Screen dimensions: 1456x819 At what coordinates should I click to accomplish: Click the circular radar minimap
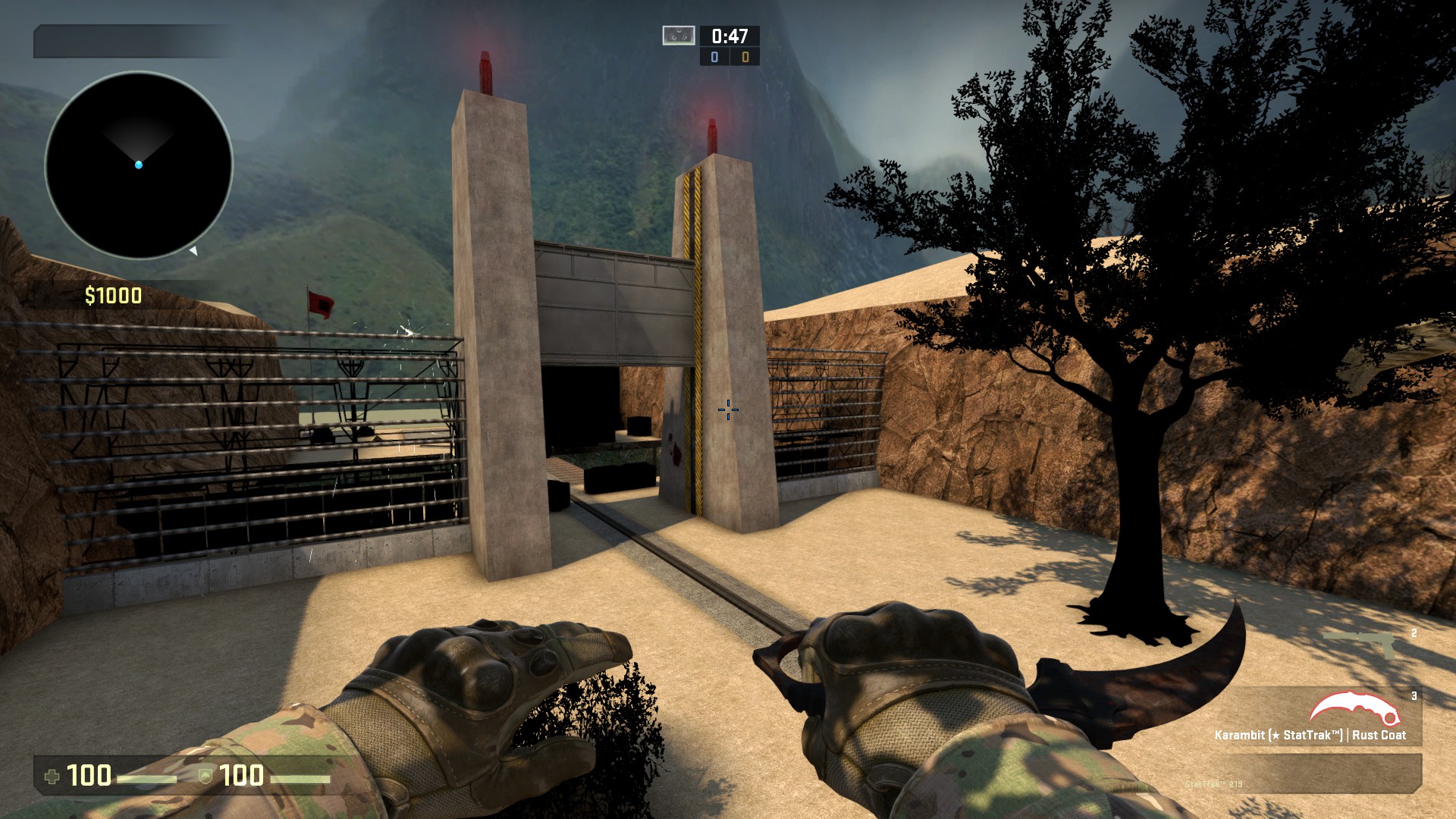[139, 165]
